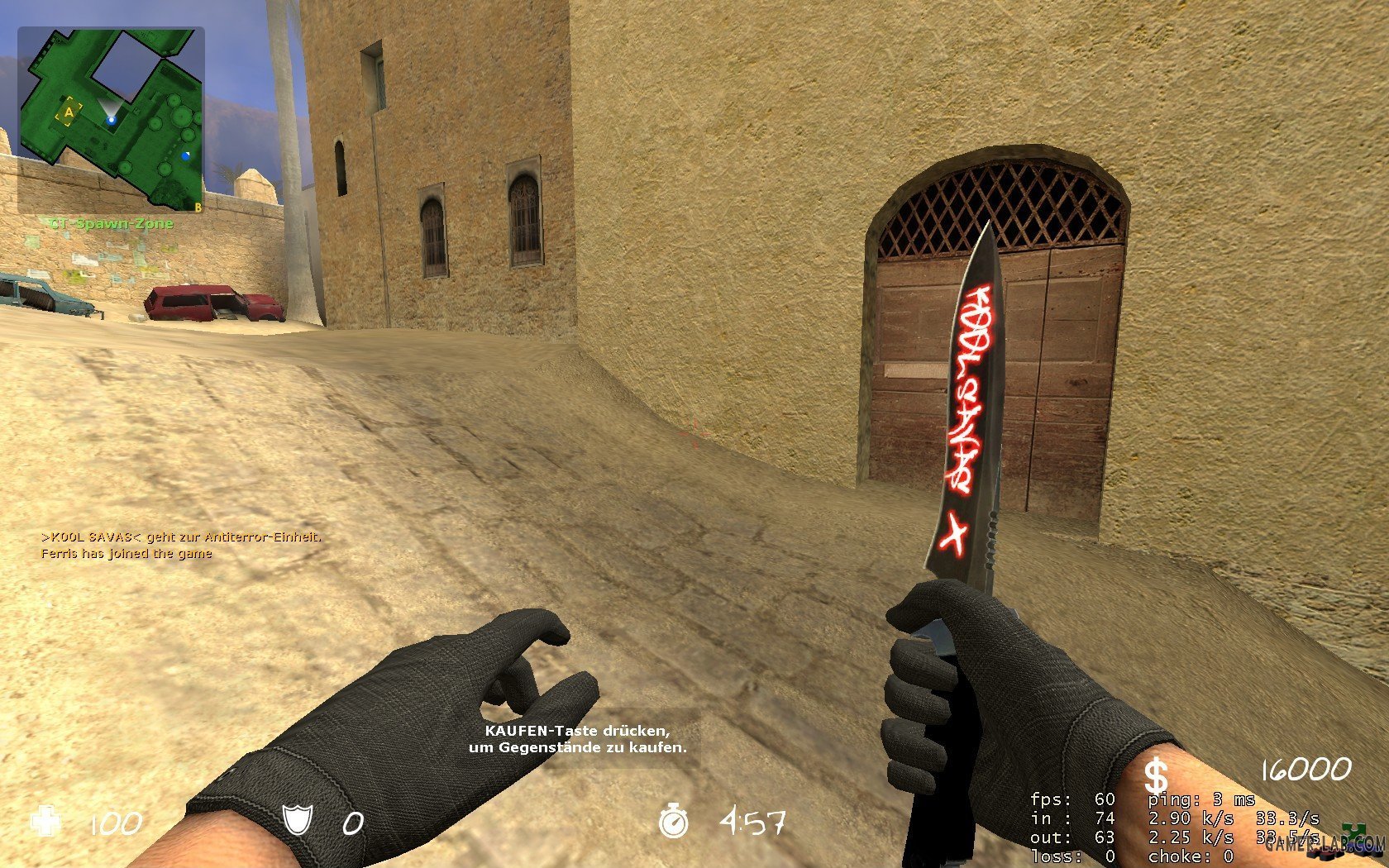Select bombsite B marker on the radar
The width and height of the screenshot is (1389, 868).
tap(198, 207)
